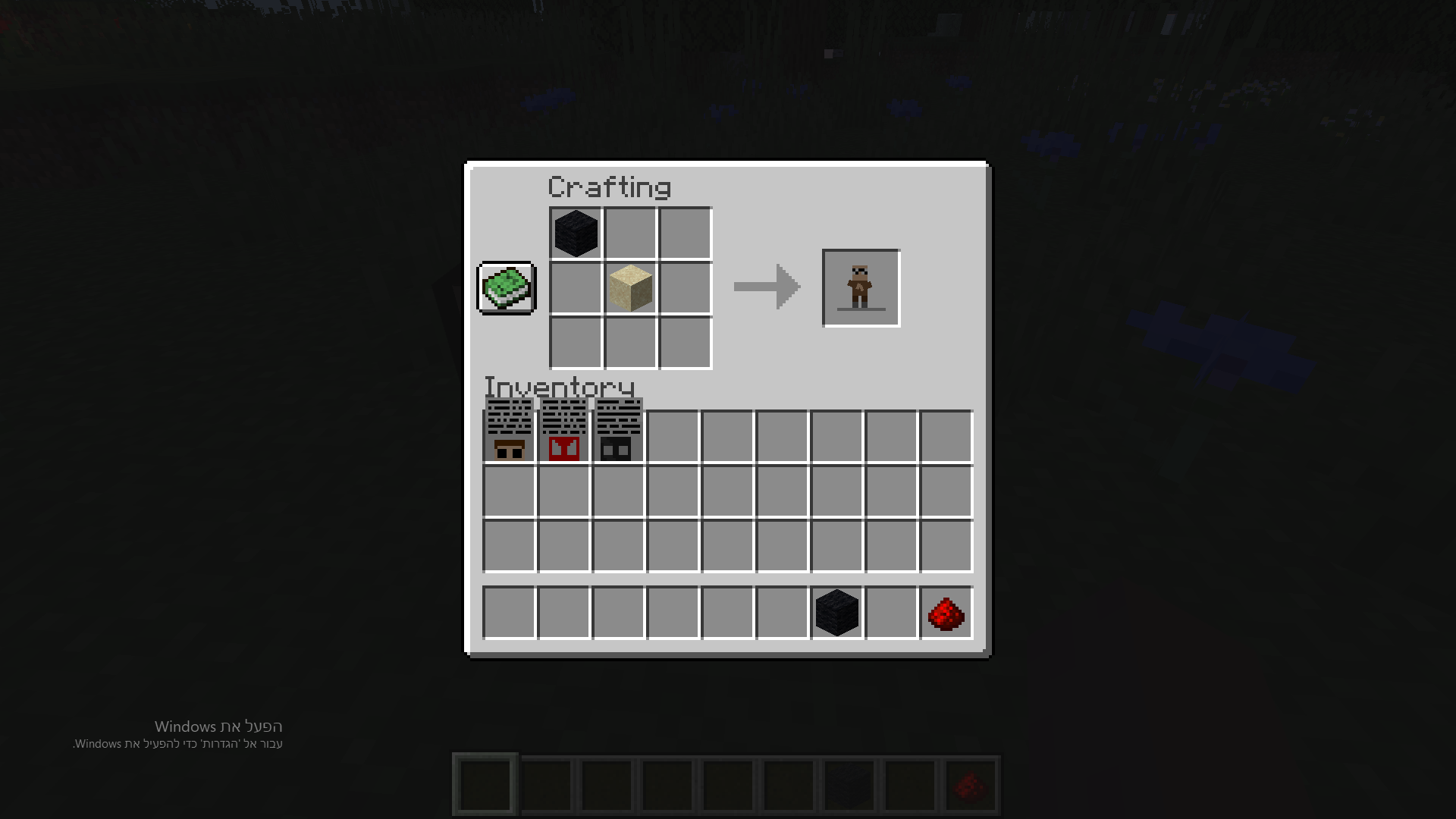Screen dimensions: 1456x819
Task: Select the brown-haired head item in inventory
Action: pos(508,433)
